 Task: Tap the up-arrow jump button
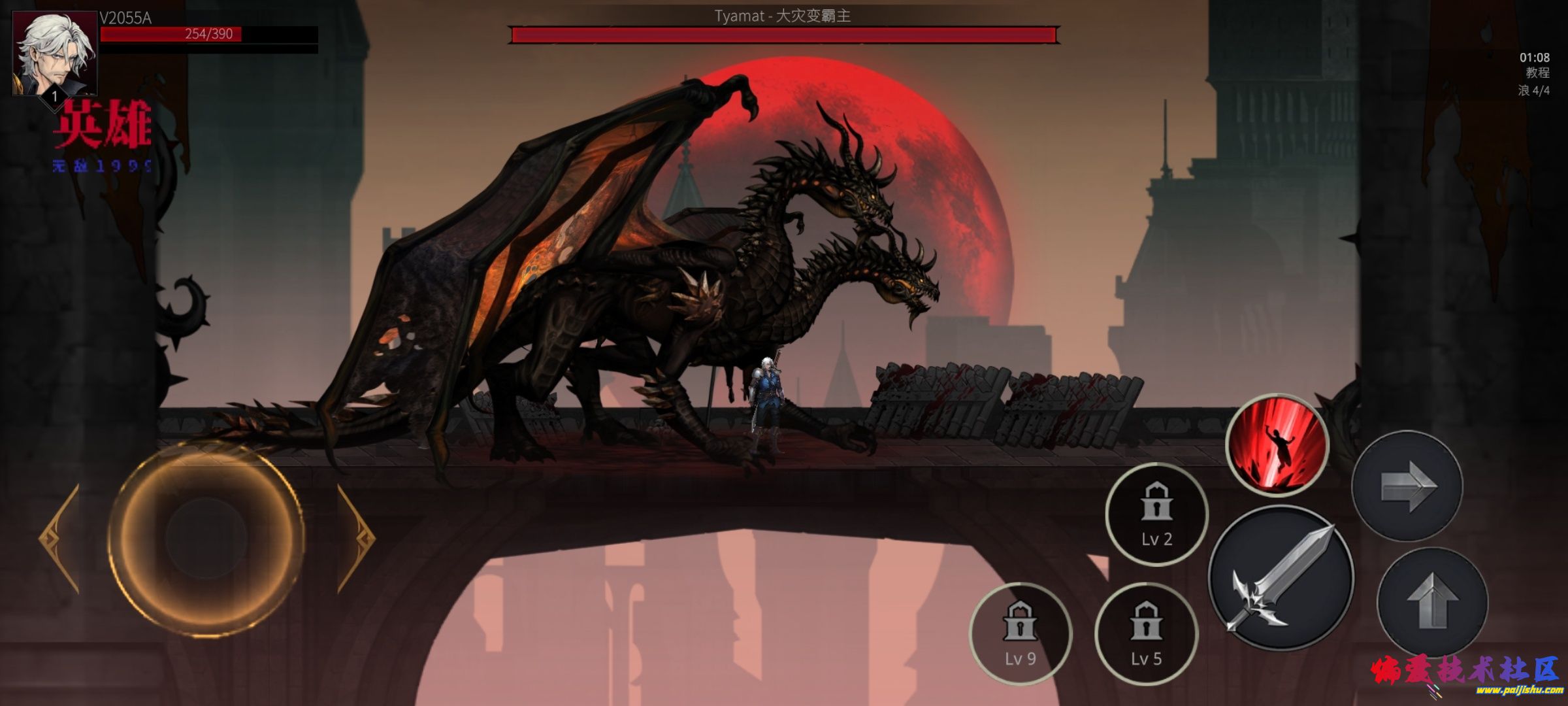tap(1432, 602)
